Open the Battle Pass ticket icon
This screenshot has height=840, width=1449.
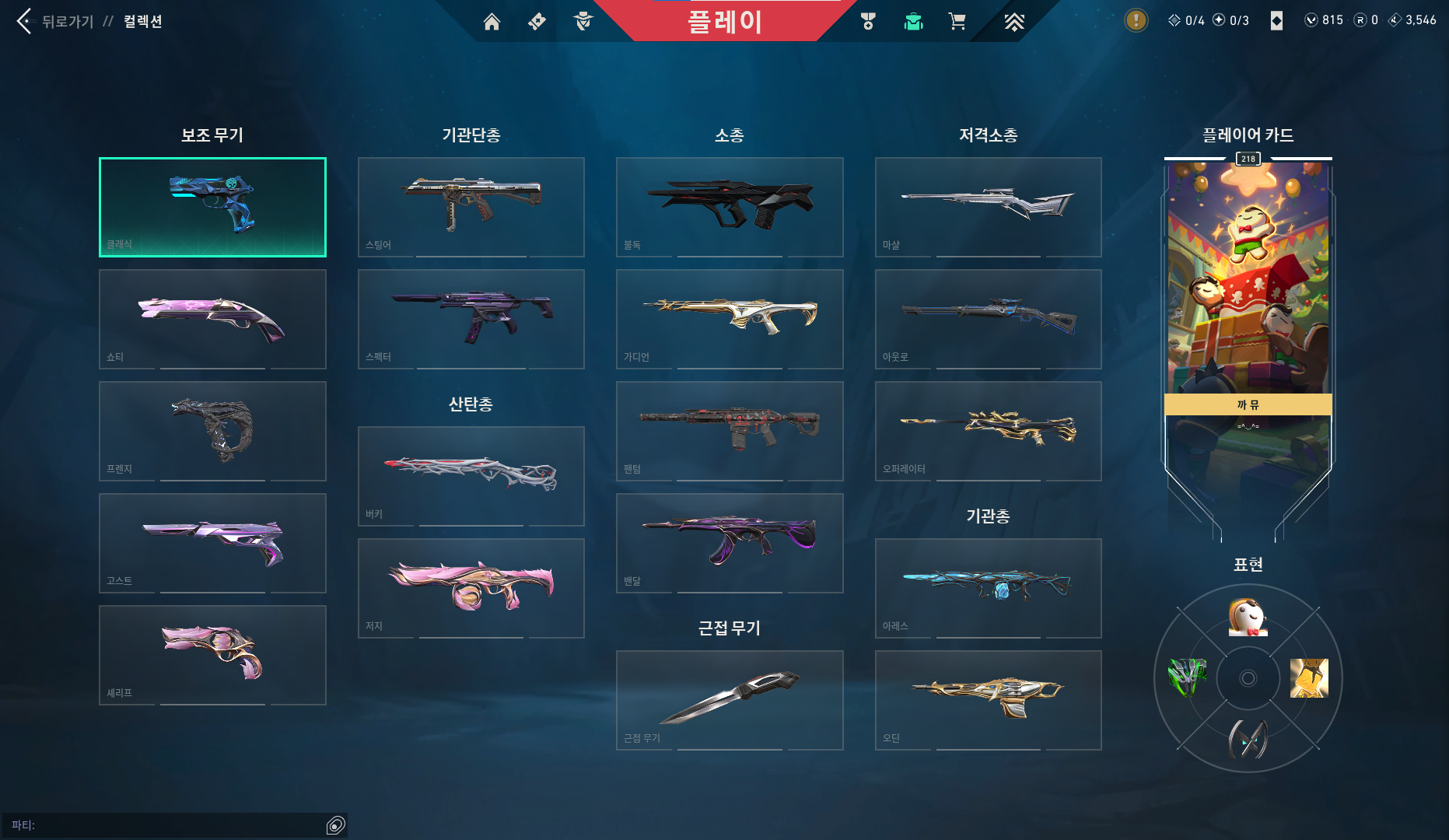click(536, 21)
